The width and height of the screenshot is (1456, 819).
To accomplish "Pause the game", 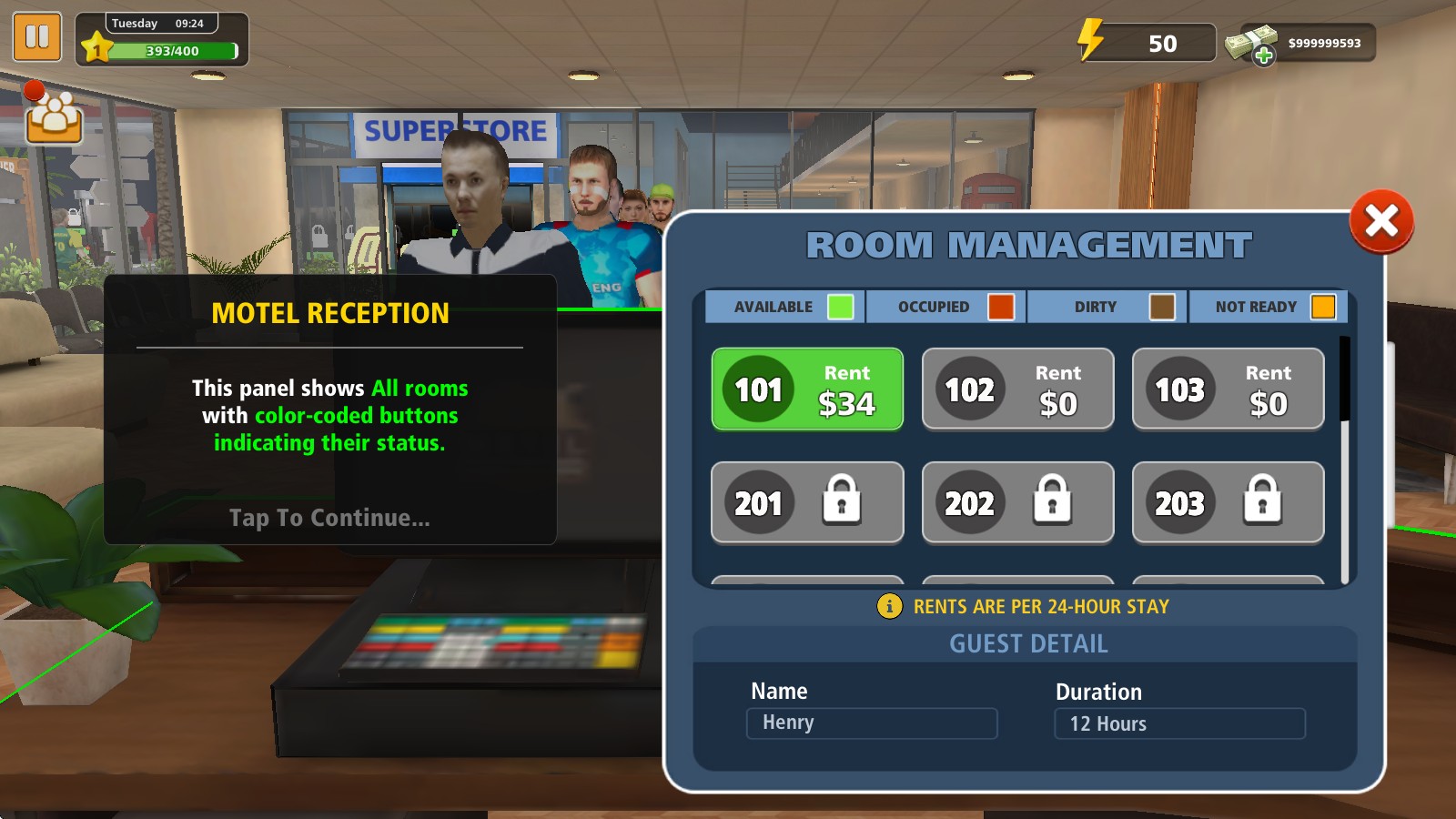I will pos(37,36).
